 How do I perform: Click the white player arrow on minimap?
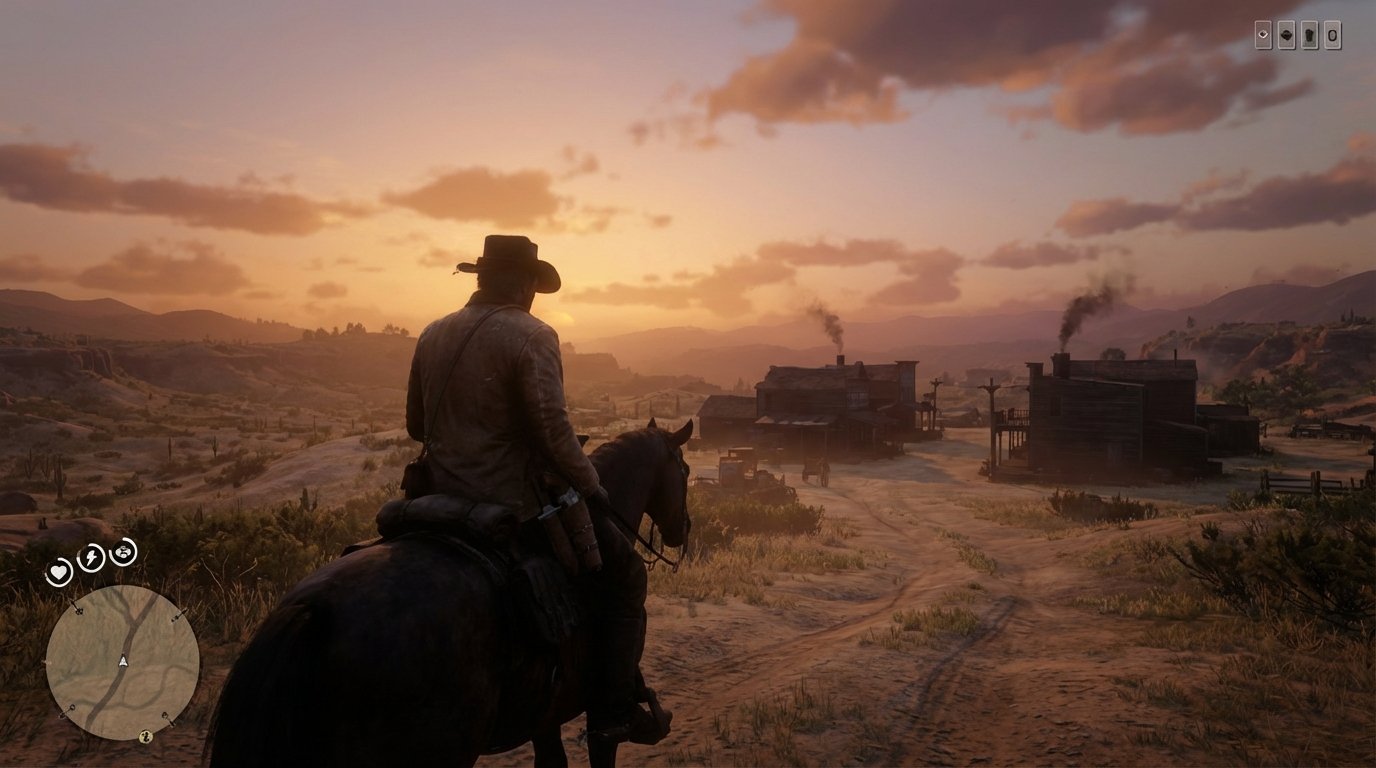pos(123,660)
